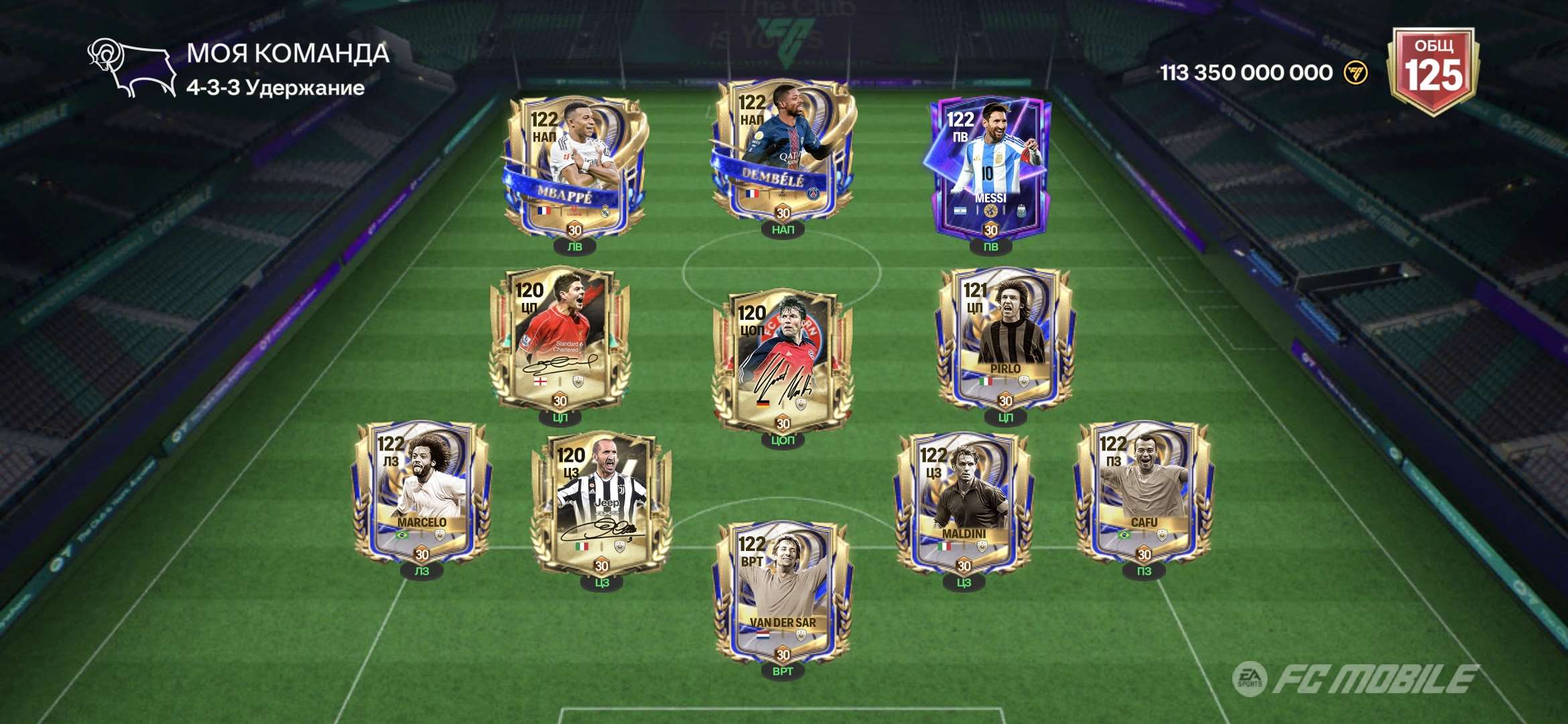
Task: Tap the ЦОП position label under Matthäus
Action: pos(783,440)
